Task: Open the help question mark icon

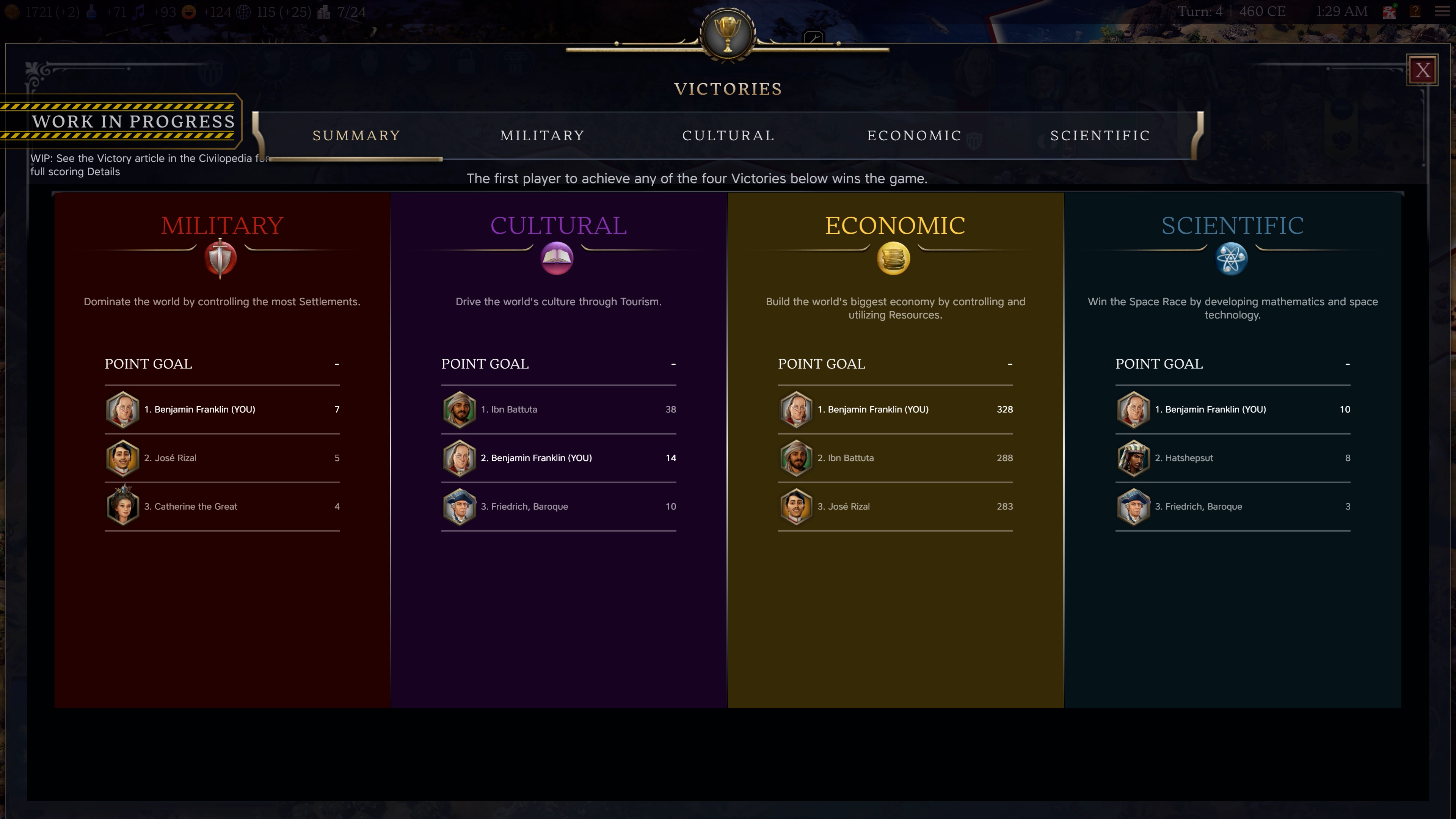Action: point(1415,11)
